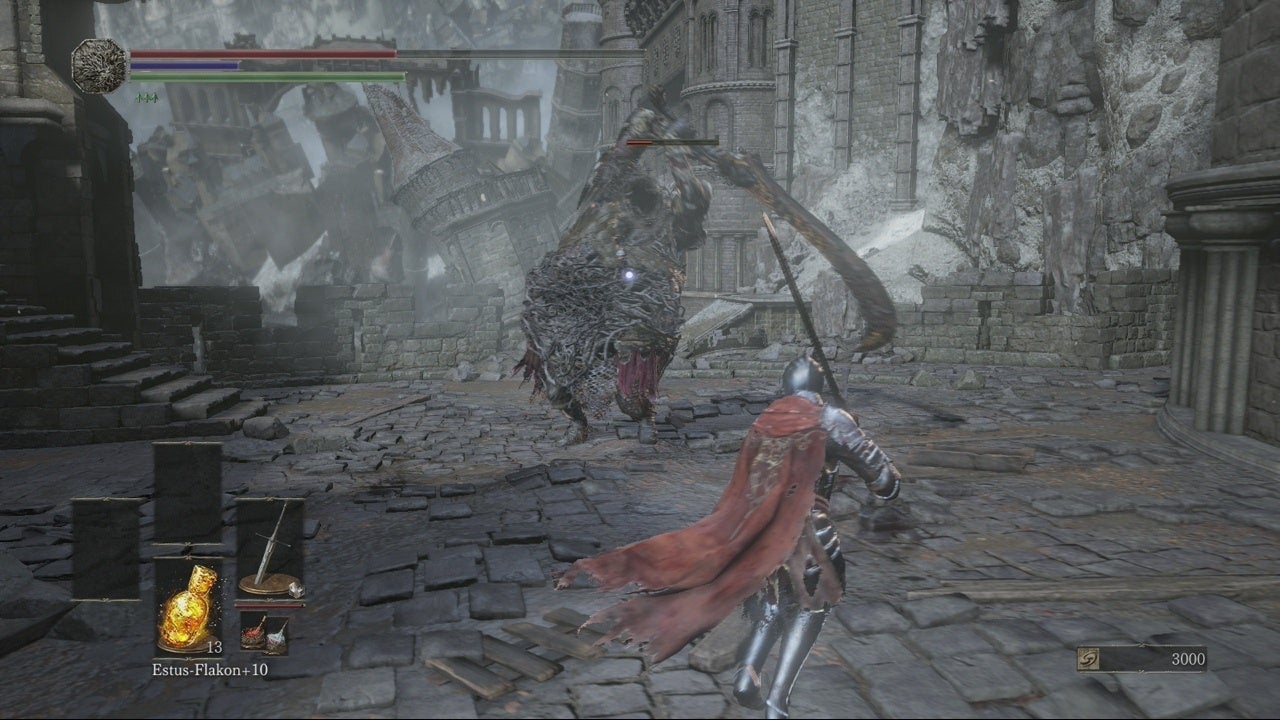This screenshot has height=720, width=1280.
Task: Select the equipped greatsword weapon slot
Action: pyautogui.click(x=270, y=548)
